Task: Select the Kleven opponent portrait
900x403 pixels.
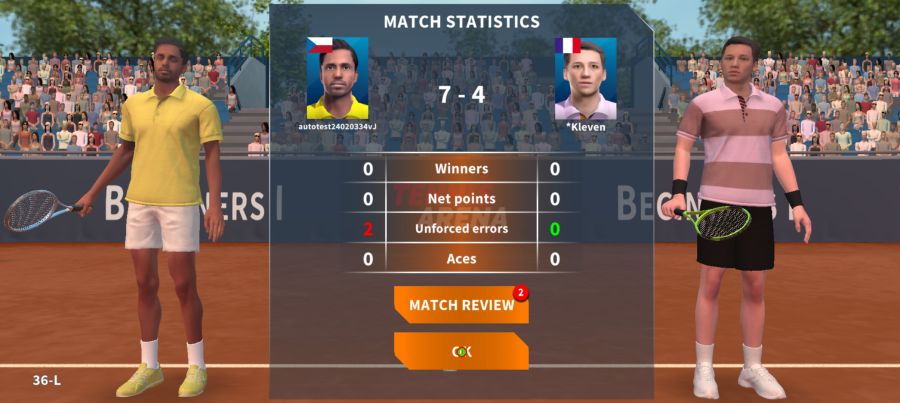Action: click(x=585, y=79)
